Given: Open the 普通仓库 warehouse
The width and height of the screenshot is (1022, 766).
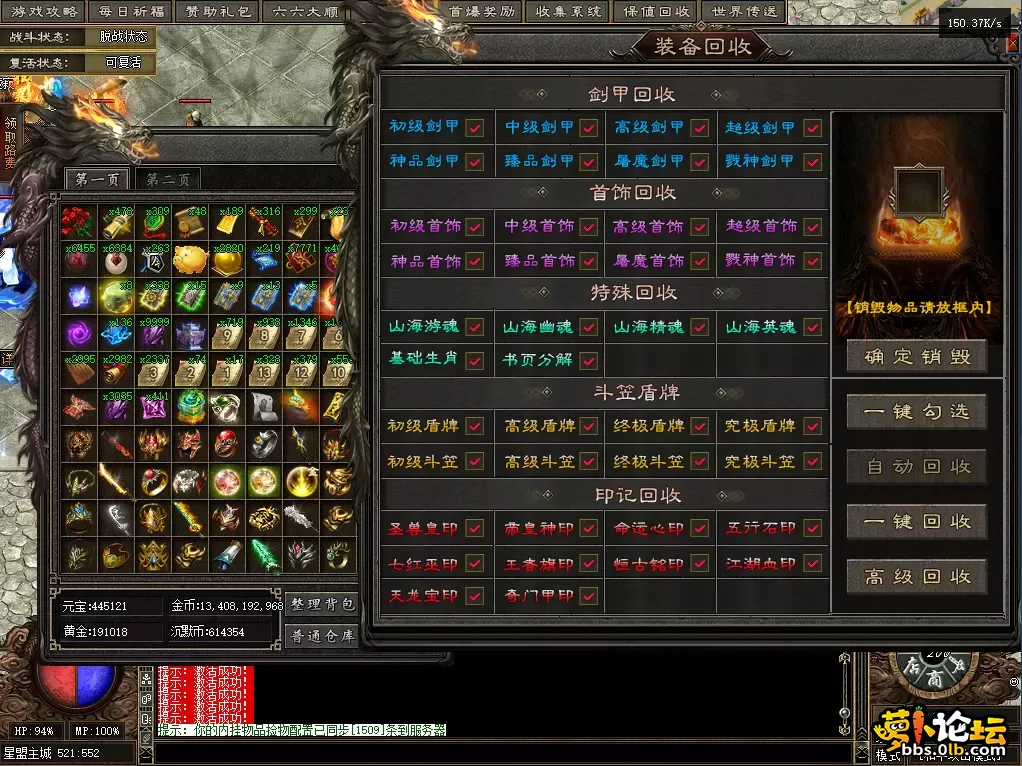Looking at the screenshot, I should coord(322,635).
